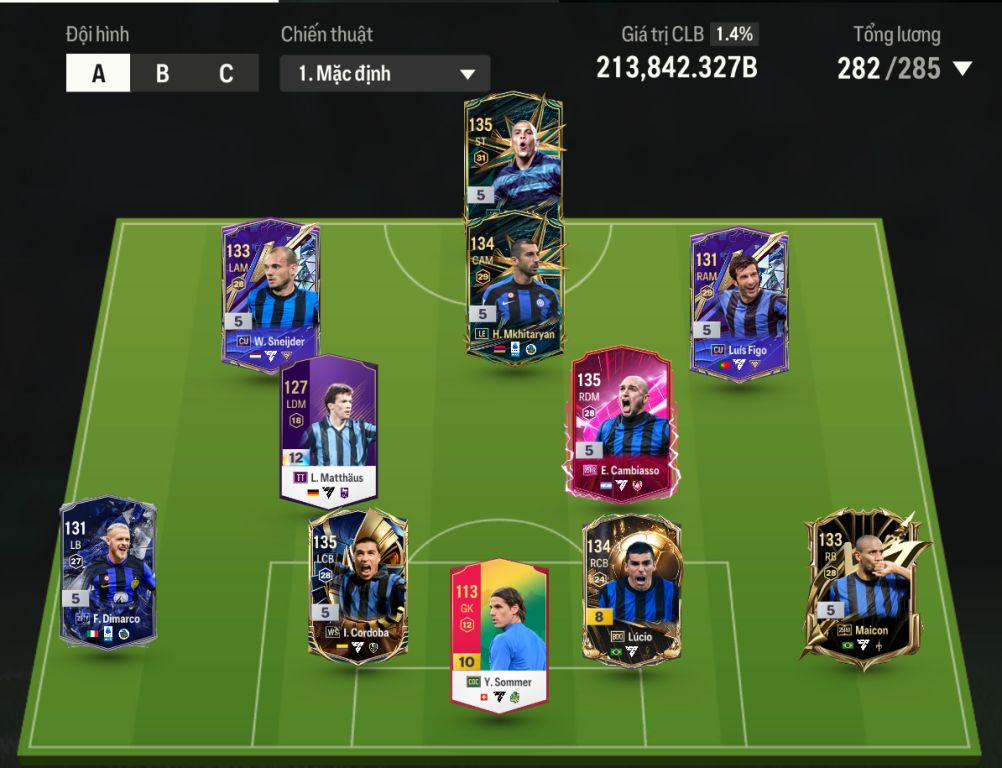Expand the Tổng lương salary arrow
The height and width of the screenshot is (768, 1002).
[962, 69]
